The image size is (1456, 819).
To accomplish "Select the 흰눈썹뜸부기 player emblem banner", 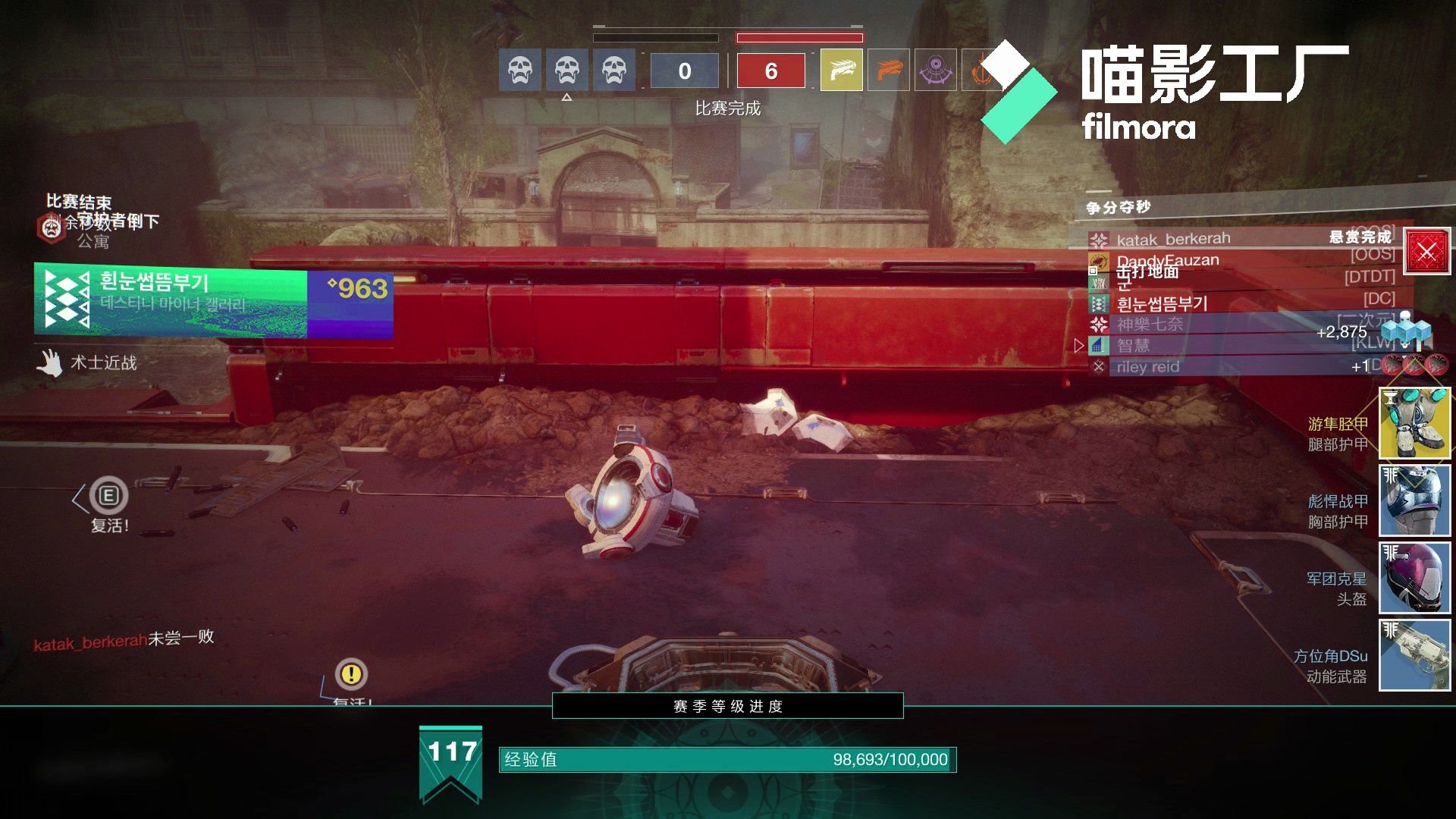I will 213,300.
